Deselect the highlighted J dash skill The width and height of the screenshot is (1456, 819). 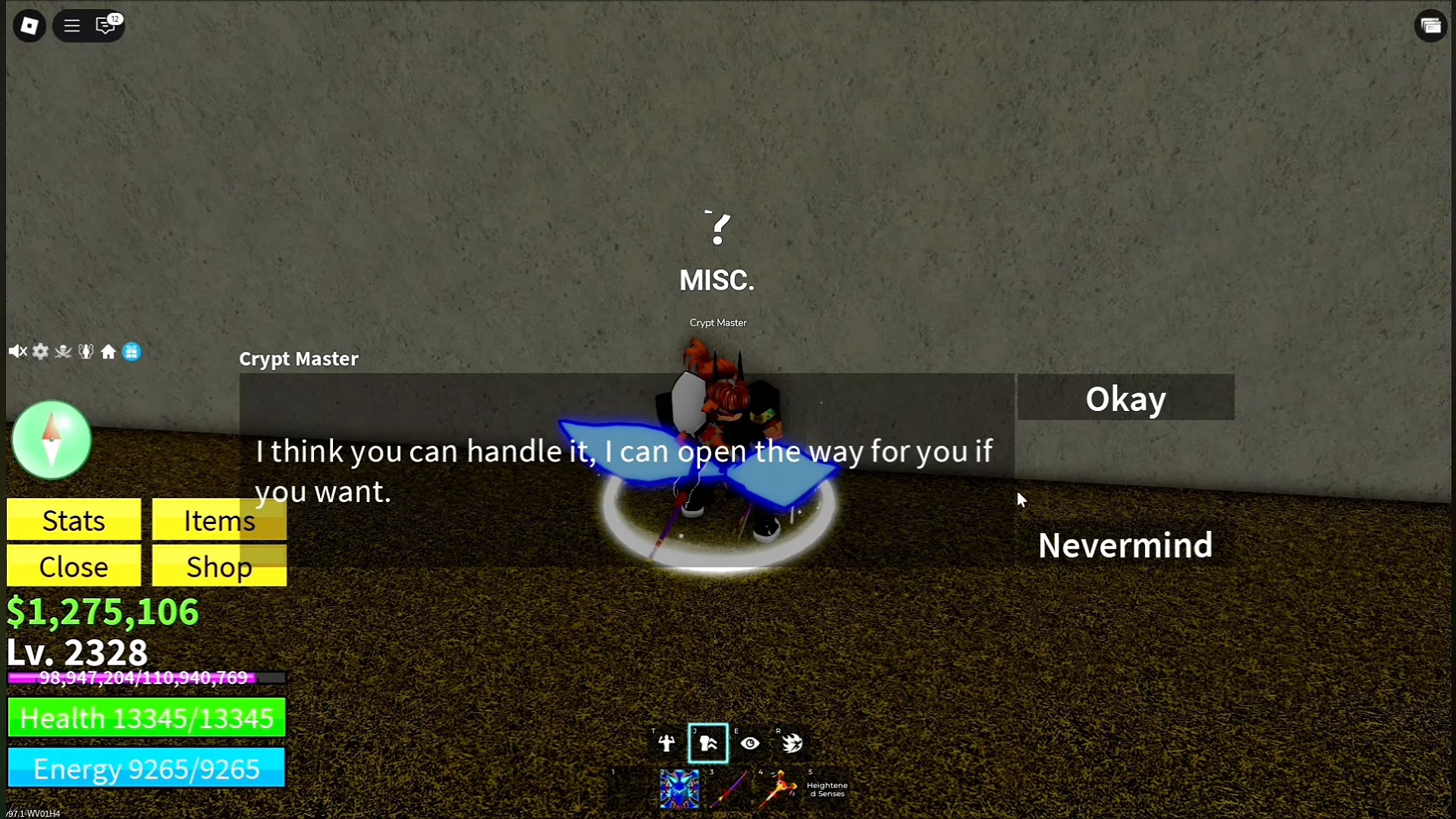tap(707, 743)
